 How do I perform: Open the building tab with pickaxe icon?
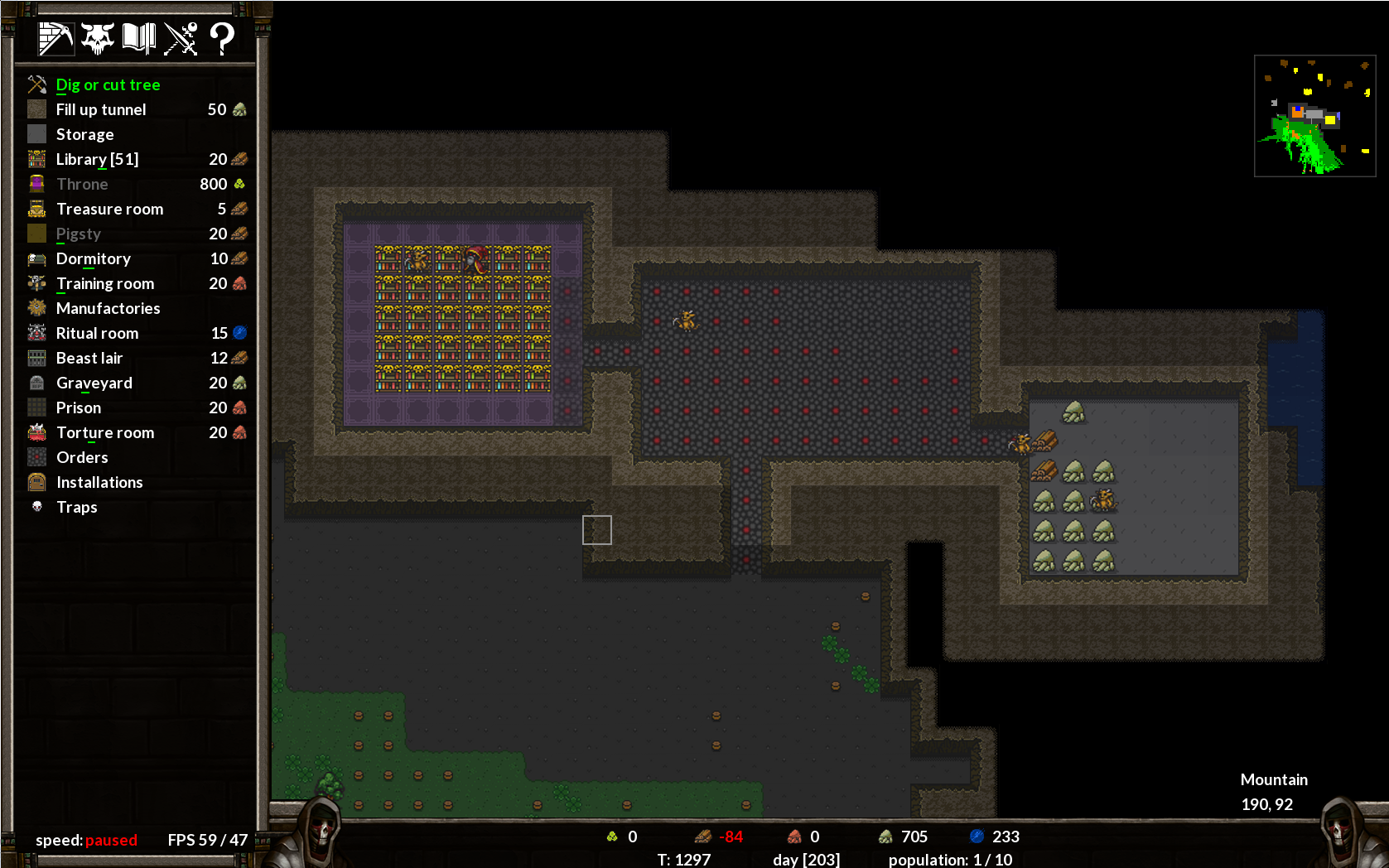coord(55,38)
